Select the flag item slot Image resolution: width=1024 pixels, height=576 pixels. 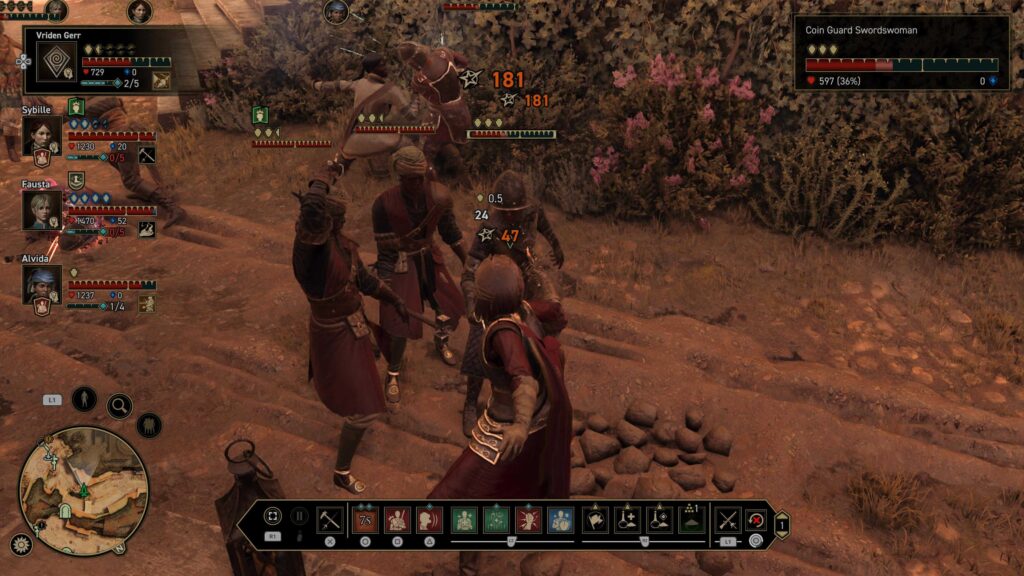596,519
